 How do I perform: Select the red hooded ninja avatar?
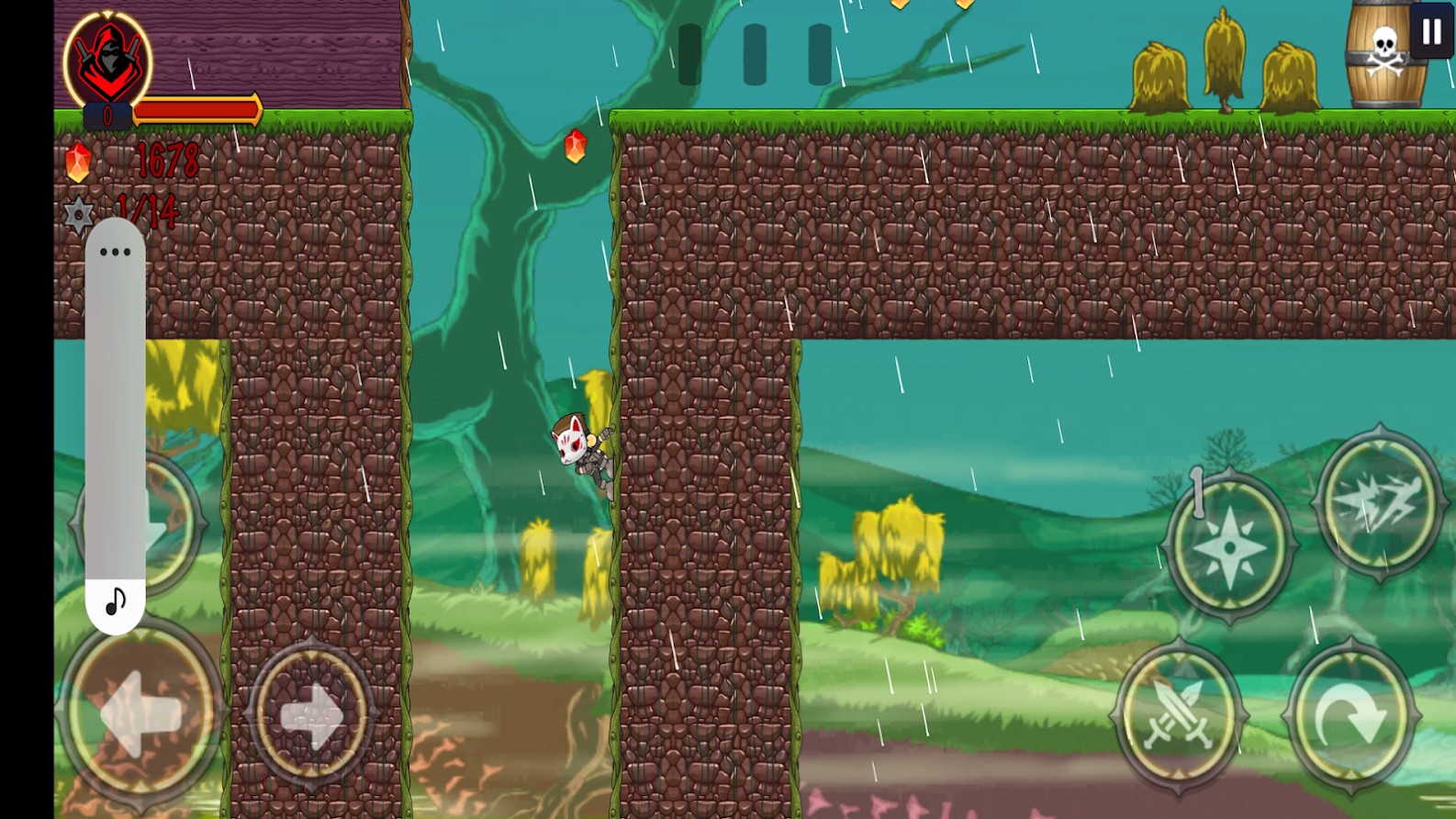108,61
